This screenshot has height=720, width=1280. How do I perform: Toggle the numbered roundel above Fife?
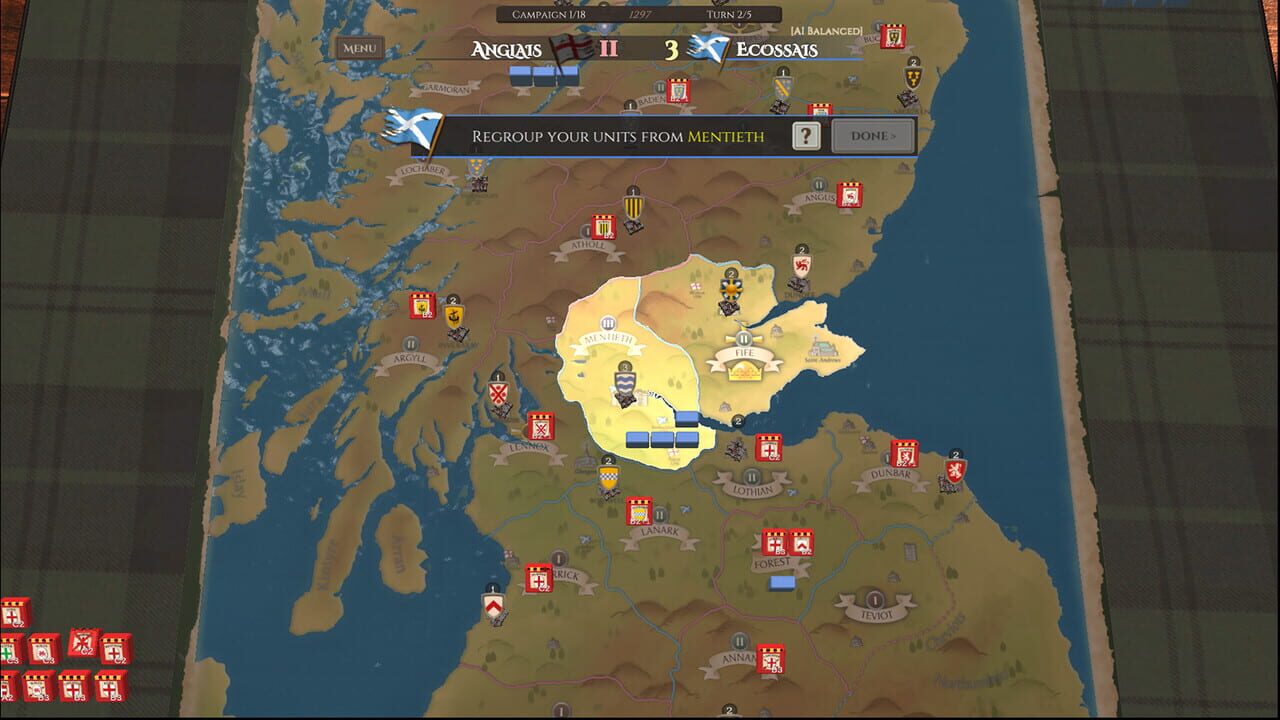click(x=731, y=274)
